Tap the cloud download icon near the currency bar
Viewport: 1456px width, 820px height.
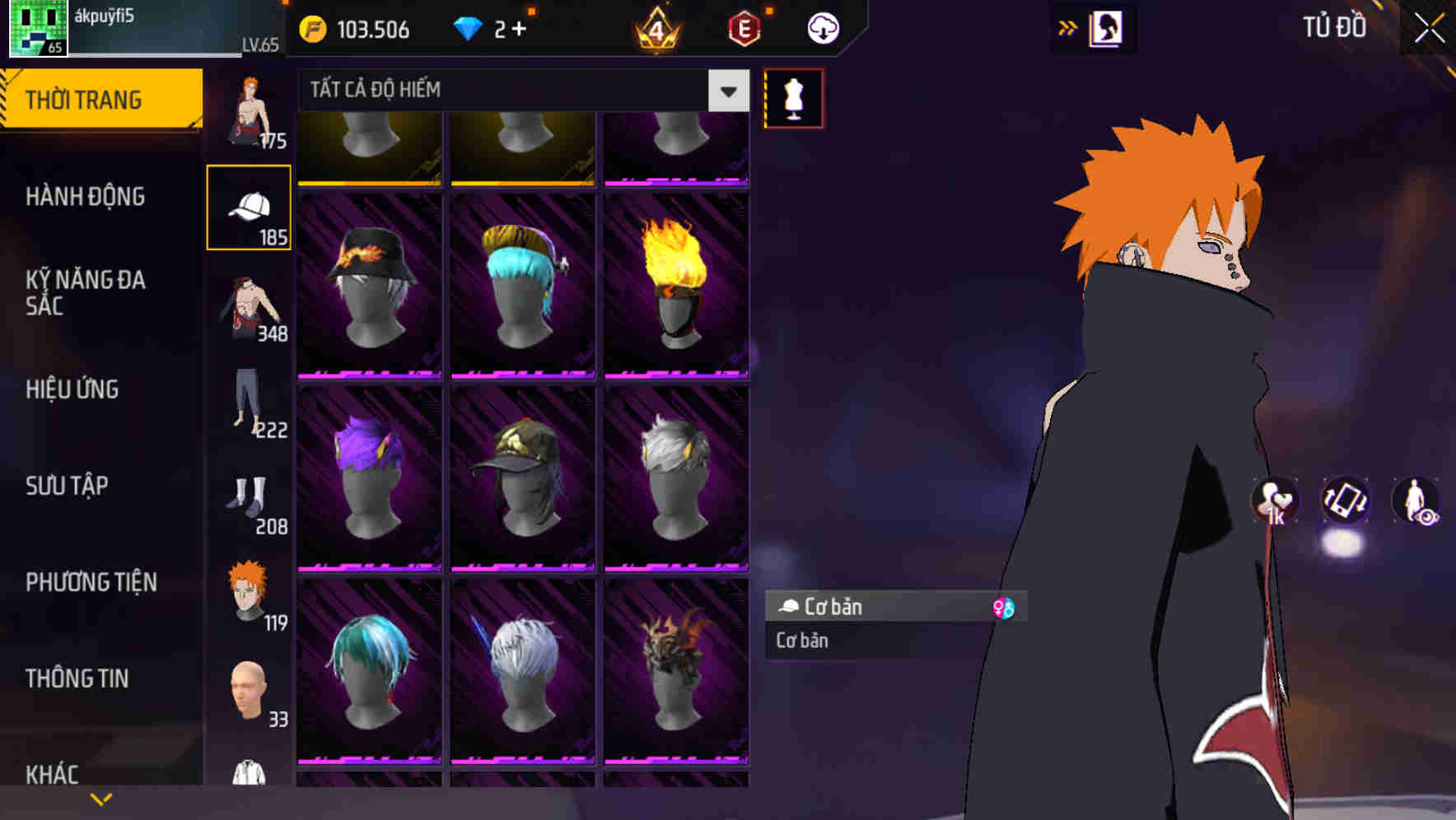click(821, 27)
